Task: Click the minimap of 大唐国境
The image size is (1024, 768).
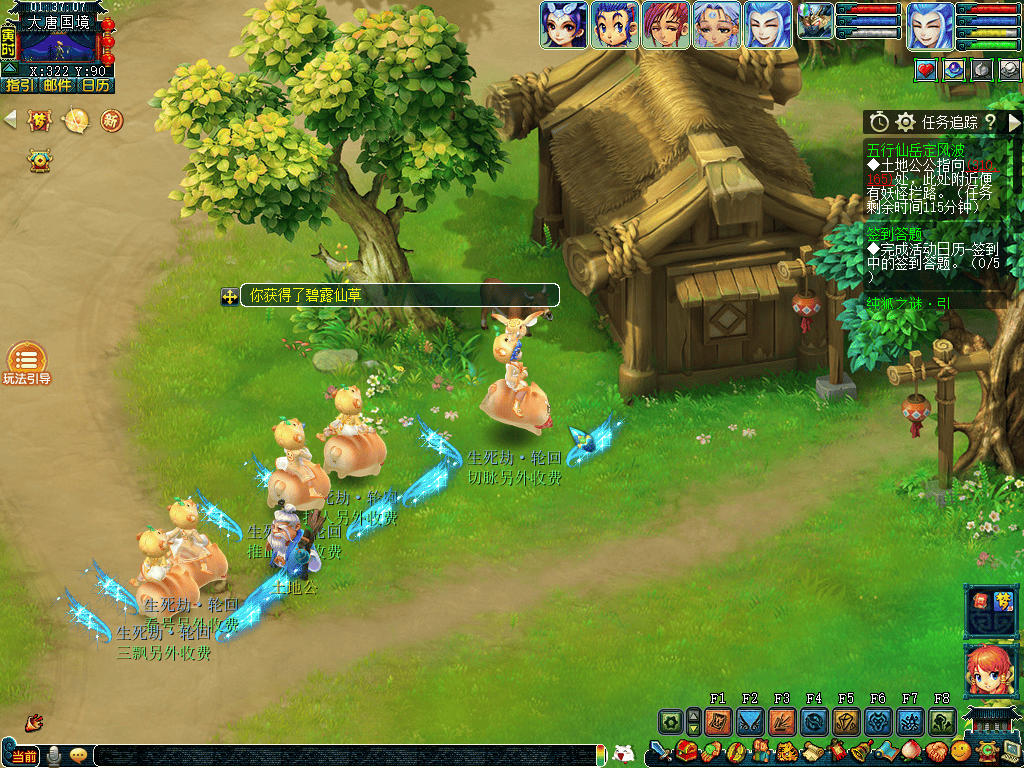Action: (58, 47)
